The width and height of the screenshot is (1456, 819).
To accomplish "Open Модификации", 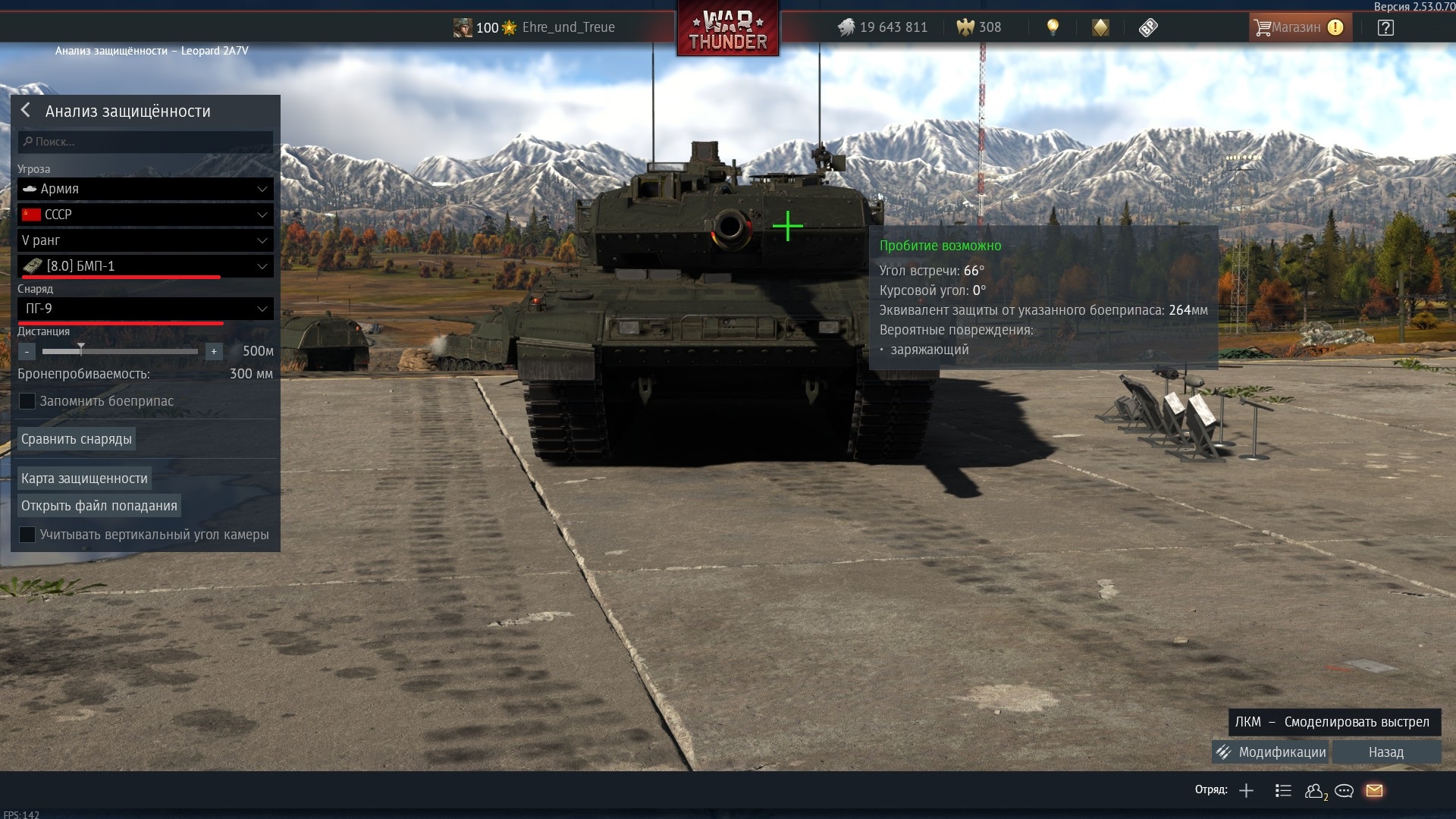I will [1272, 752].
